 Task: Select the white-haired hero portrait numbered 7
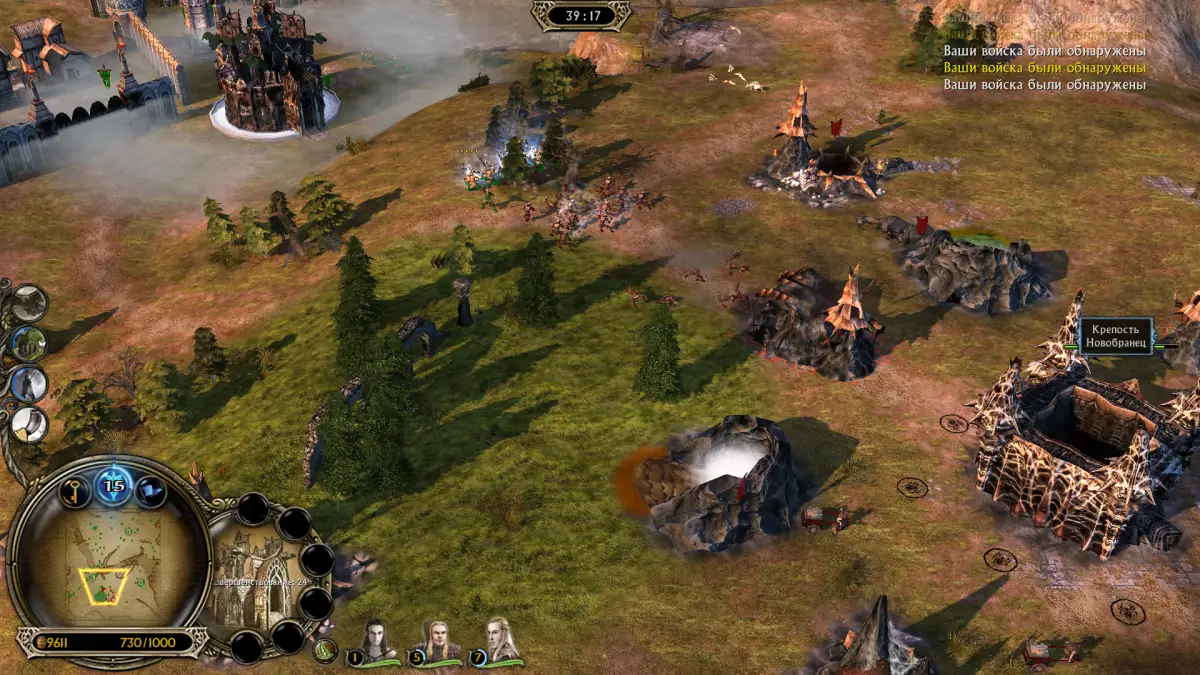(x=497, y=641)
